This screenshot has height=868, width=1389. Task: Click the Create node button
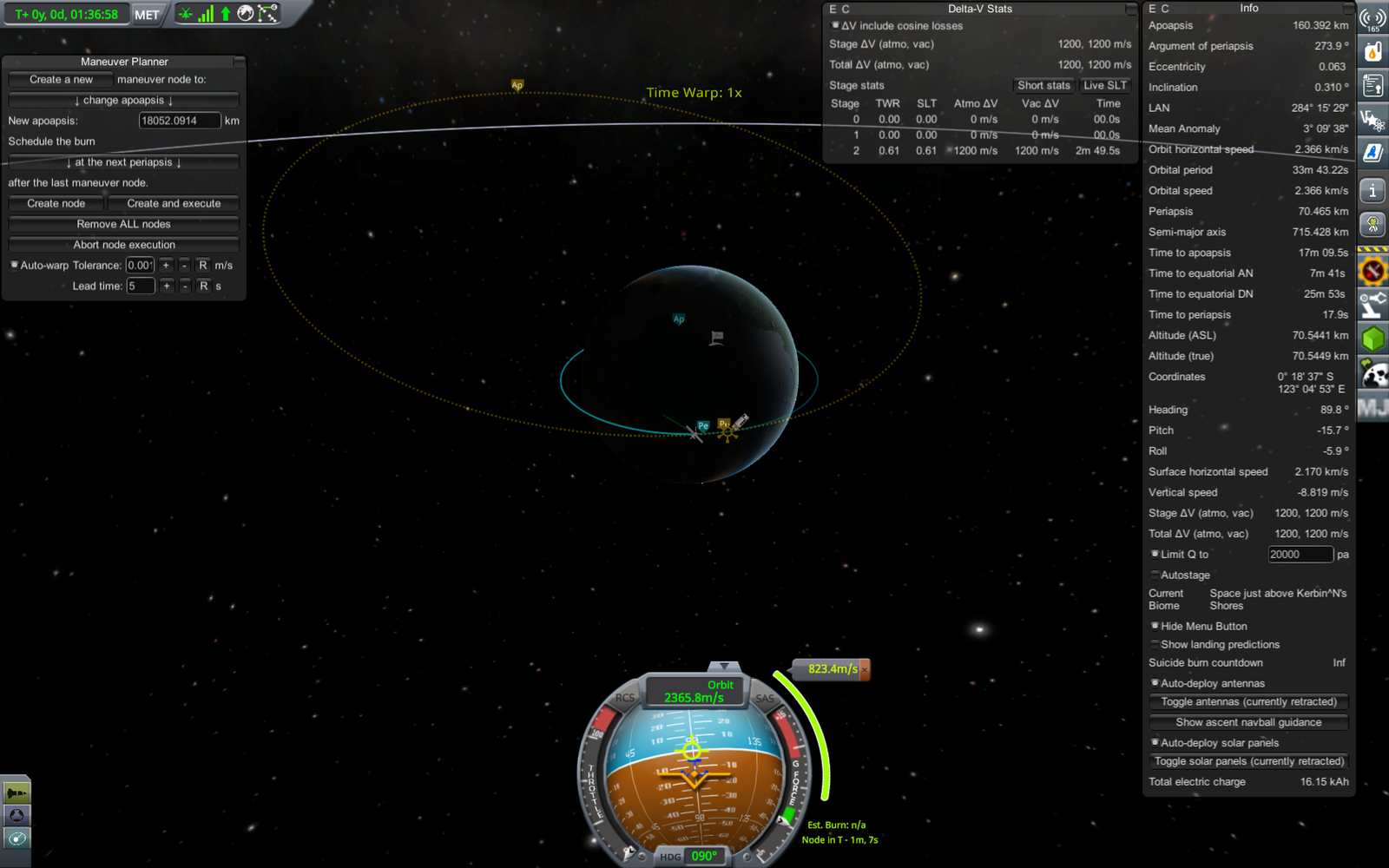coord(56,203)
